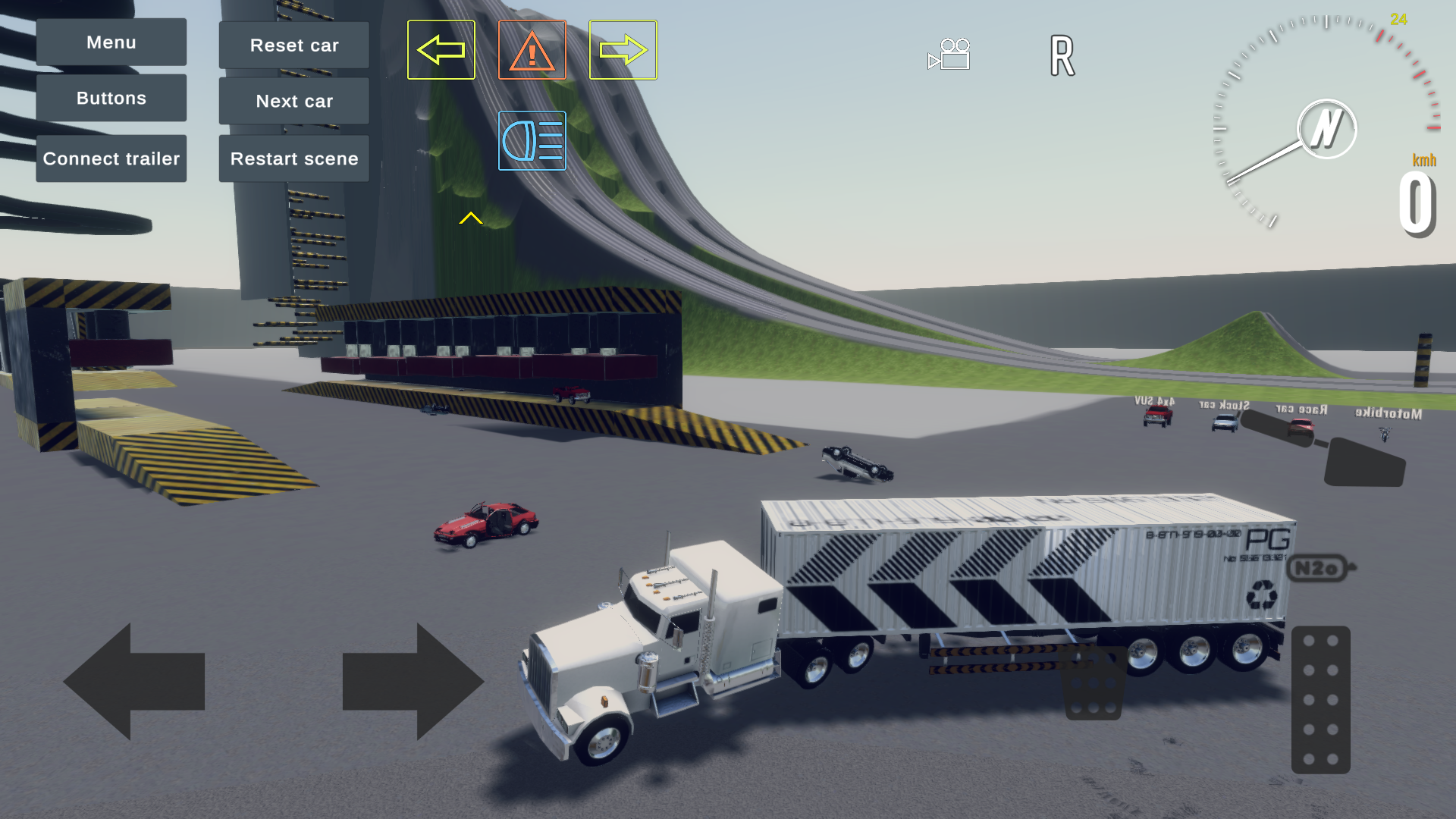This screenshot has width=1456, height=819.
Task: Select Next car
Action: (x=293, y=100)
